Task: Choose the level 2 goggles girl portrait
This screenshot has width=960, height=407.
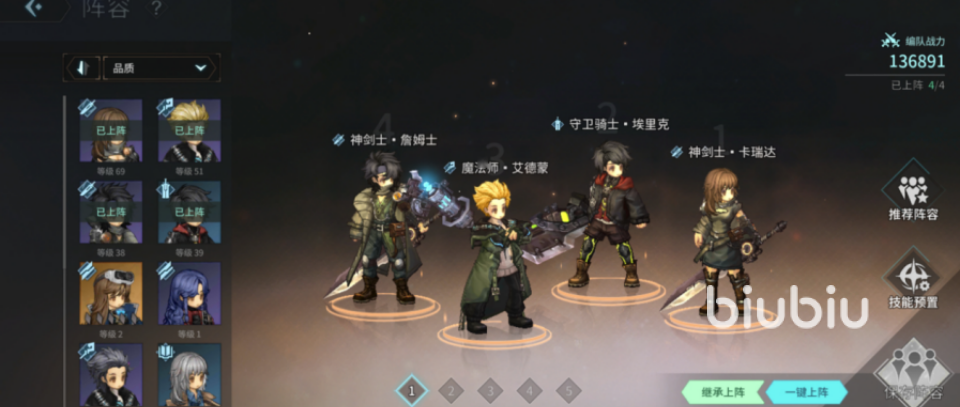Action: pyautogui.click(x=110, y=294)
